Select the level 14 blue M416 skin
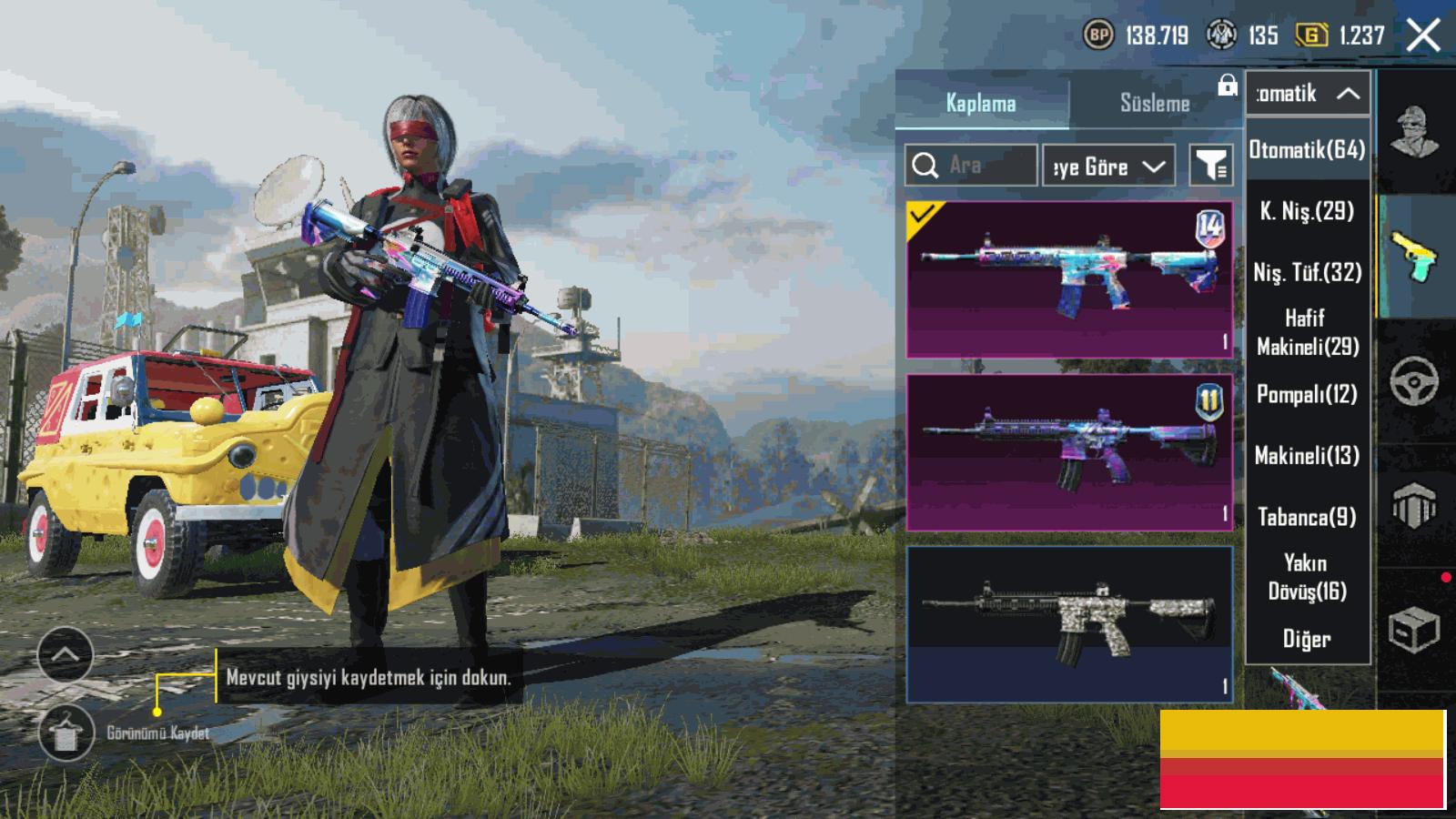Image resolution: width=1456 pixels, height=819 pixels. tap(1069, 279)
